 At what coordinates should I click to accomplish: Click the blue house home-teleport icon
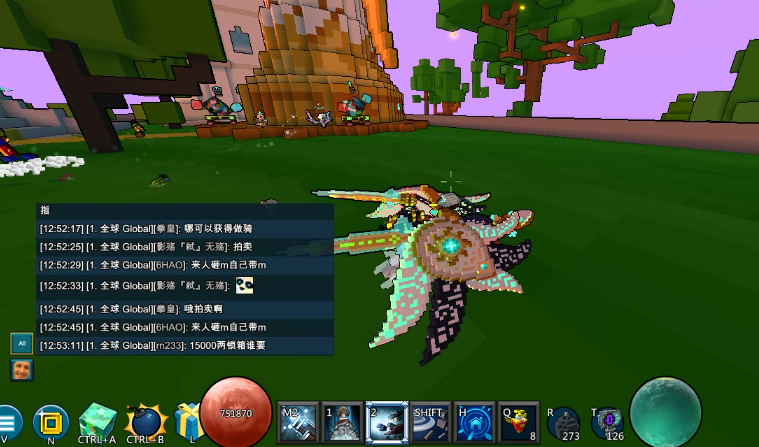tap(475, 424)
